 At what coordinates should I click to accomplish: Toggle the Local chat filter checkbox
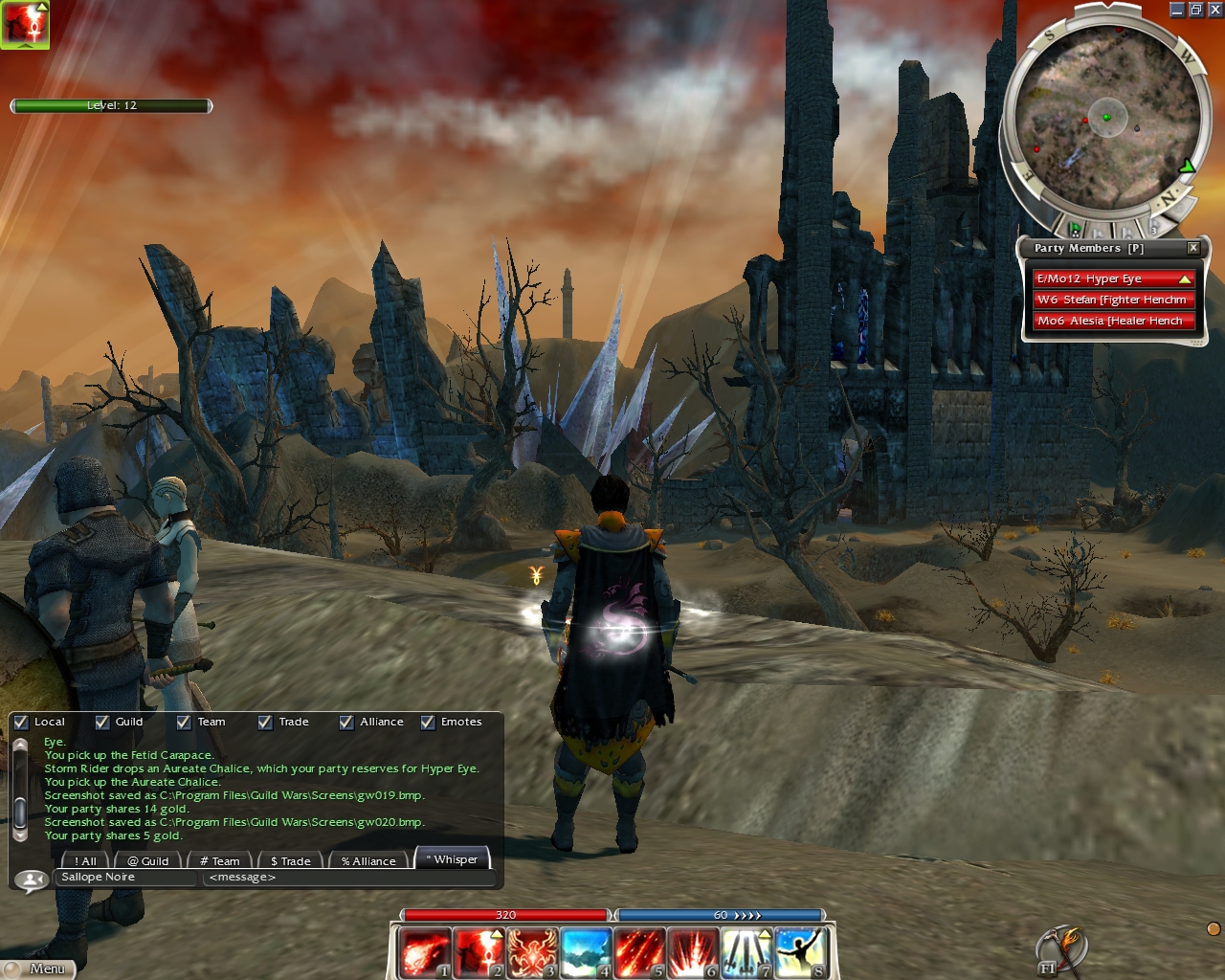coord(21,723)
